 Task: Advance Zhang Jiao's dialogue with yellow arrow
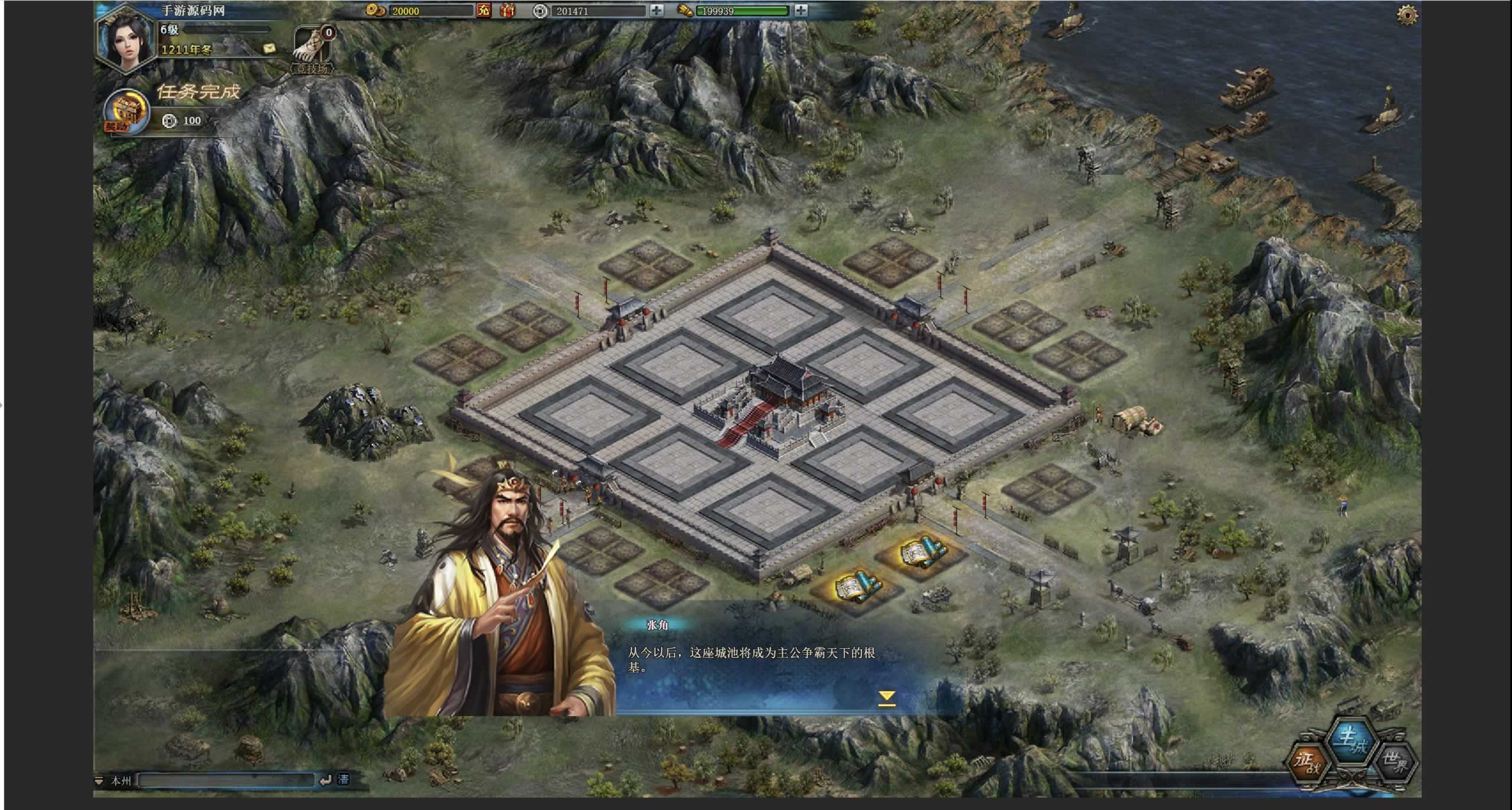tap(886, 698)
